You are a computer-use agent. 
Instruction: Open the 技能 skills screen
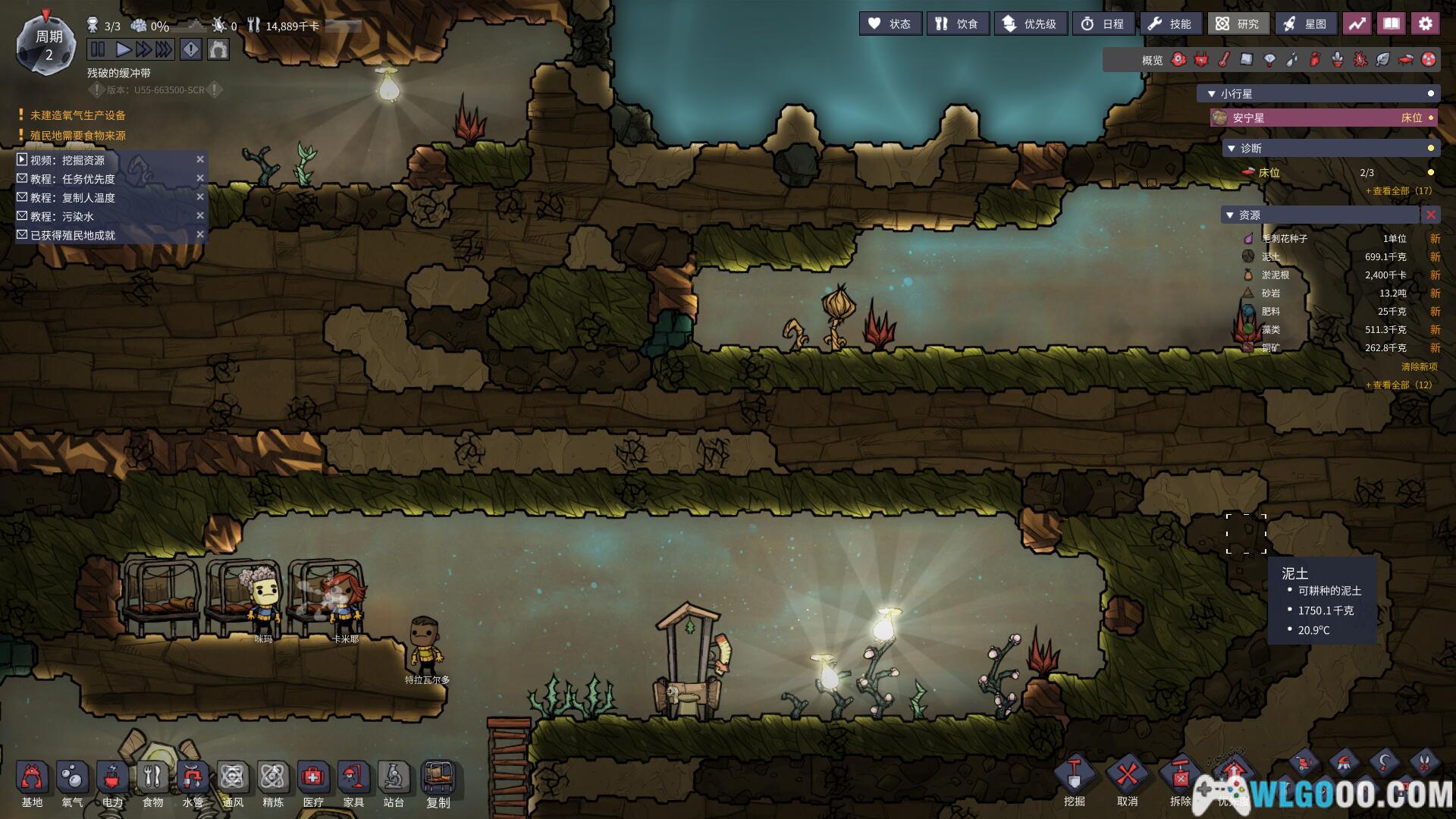[x=1170, y=24]
